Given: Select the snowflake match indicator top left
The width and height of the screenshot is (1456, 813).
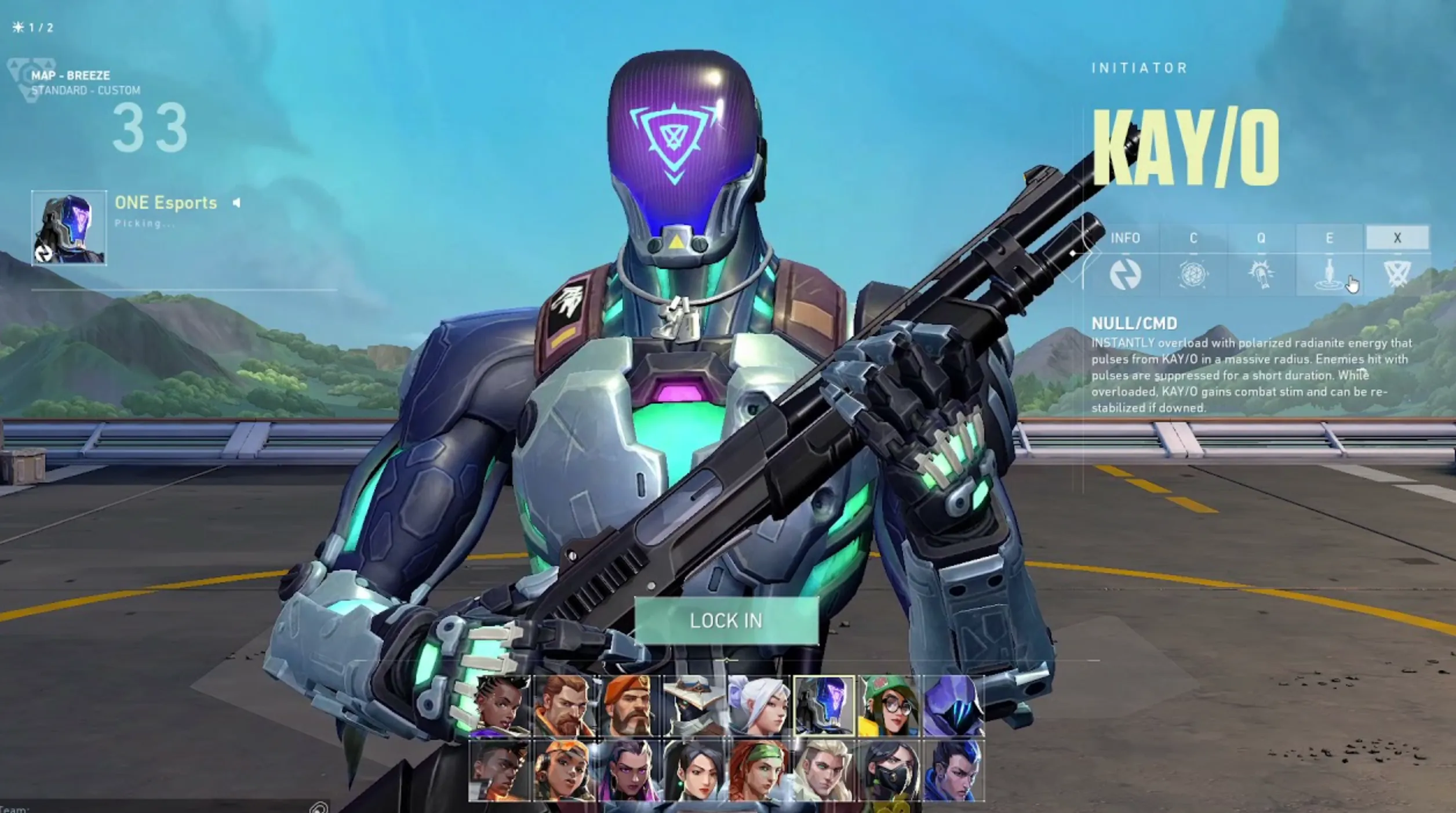Looking at the screenshot, I should click(18, 26).
